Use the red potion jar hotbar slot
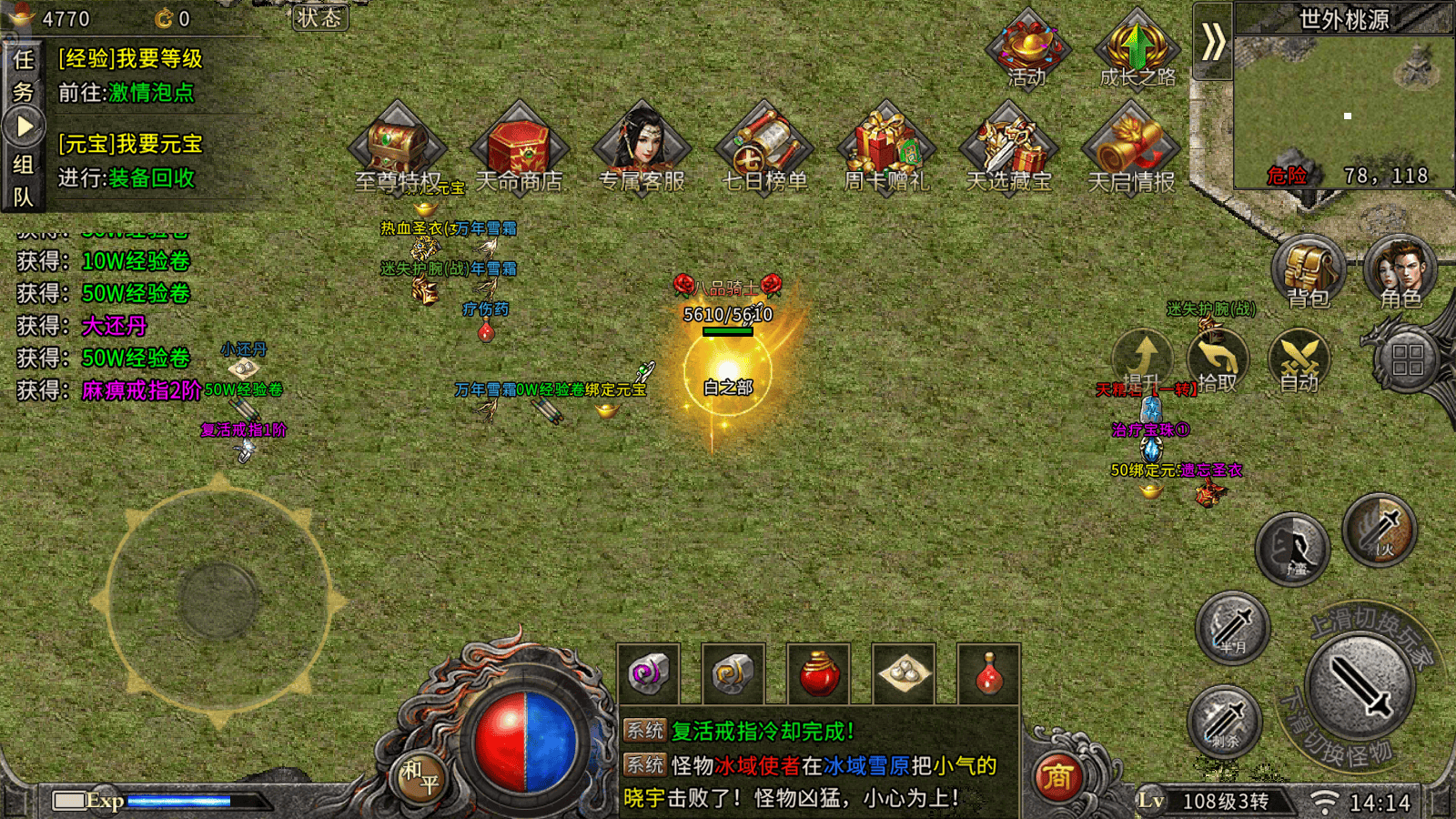The image size is (1456, 819). tap(818, 674)
